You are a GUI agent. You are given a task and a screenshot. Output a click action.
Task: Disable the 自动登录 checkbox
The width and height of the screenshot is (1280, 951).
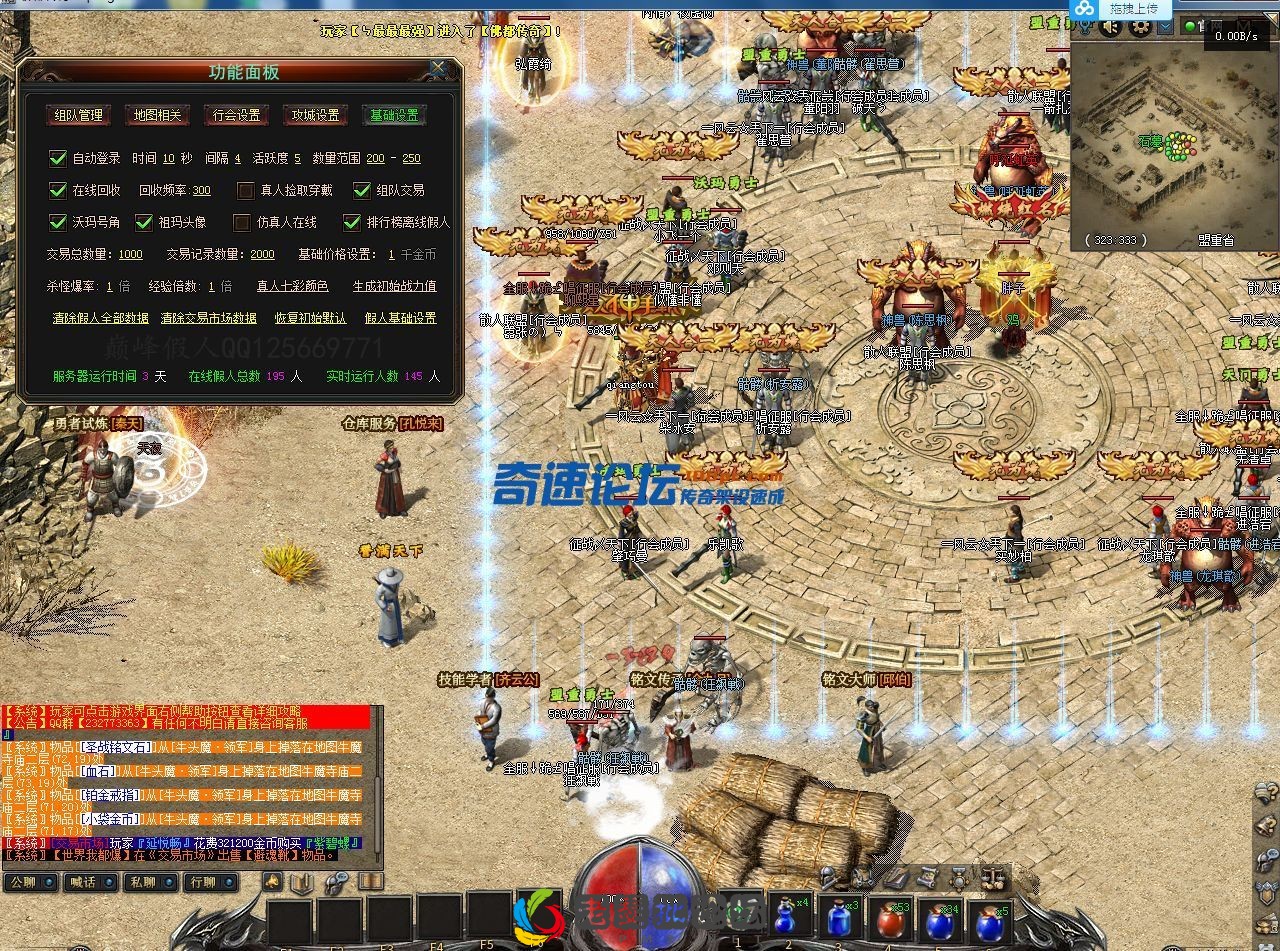(x=57, y=158)
